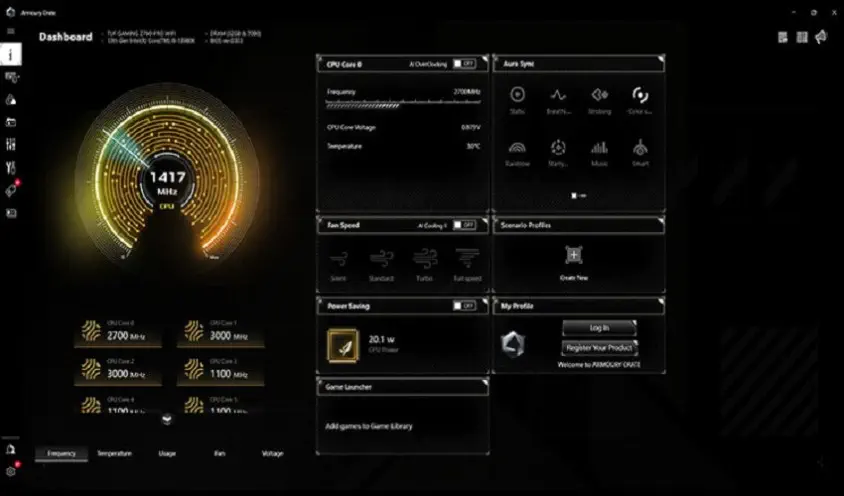Click the Log In button
844x496 pixels.
[x=600, y=328]
